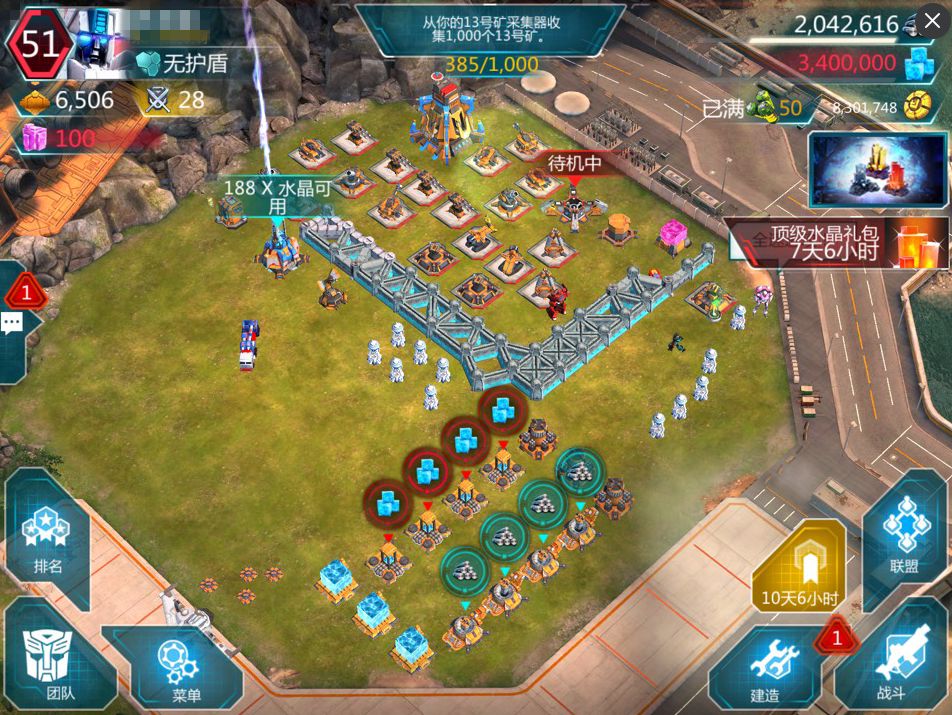Viewport: 952px width, 715px height.
Task: Open the 团队 team menu
Action: (x=45, y=660)
